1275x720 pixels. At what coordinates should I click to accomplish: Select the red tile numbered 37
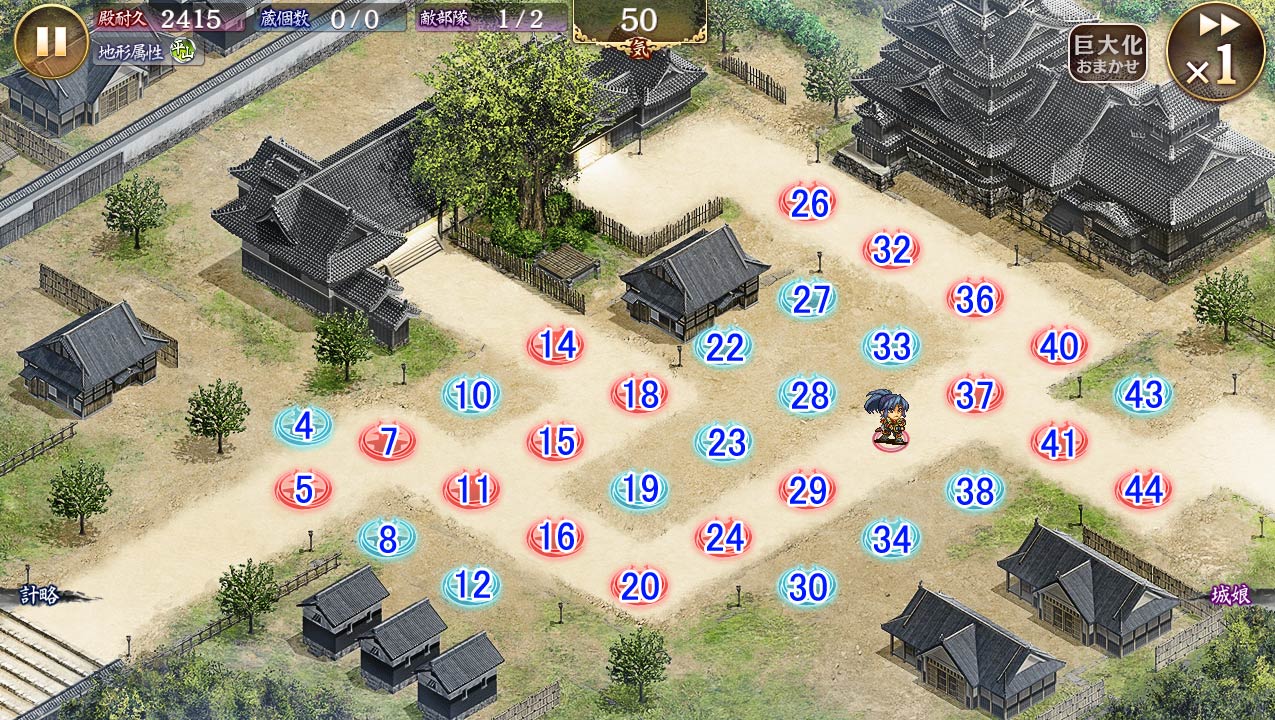[x=975, y=395]
